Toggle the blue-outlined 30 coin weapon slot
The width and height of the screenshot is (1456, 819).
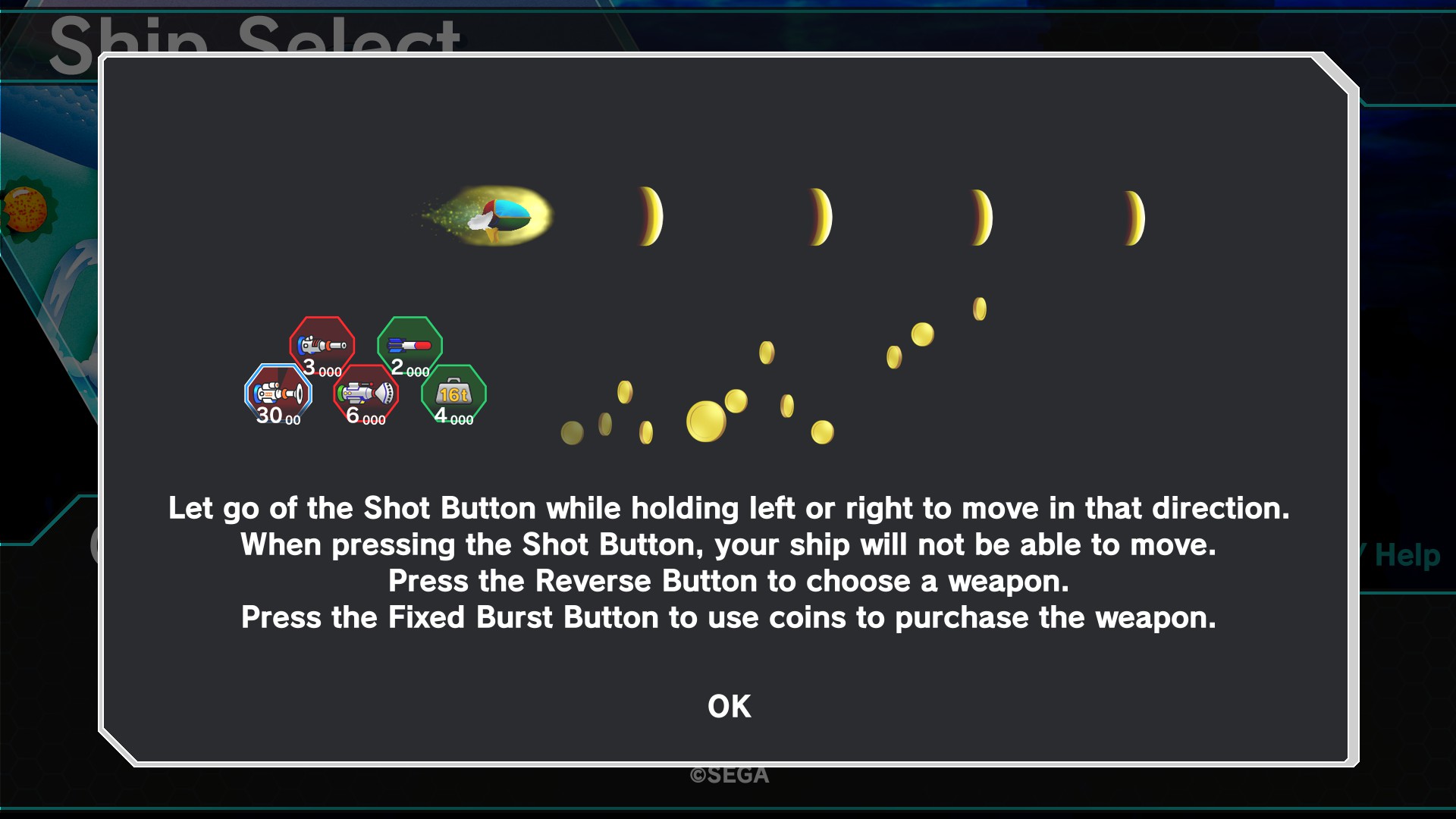279,394
